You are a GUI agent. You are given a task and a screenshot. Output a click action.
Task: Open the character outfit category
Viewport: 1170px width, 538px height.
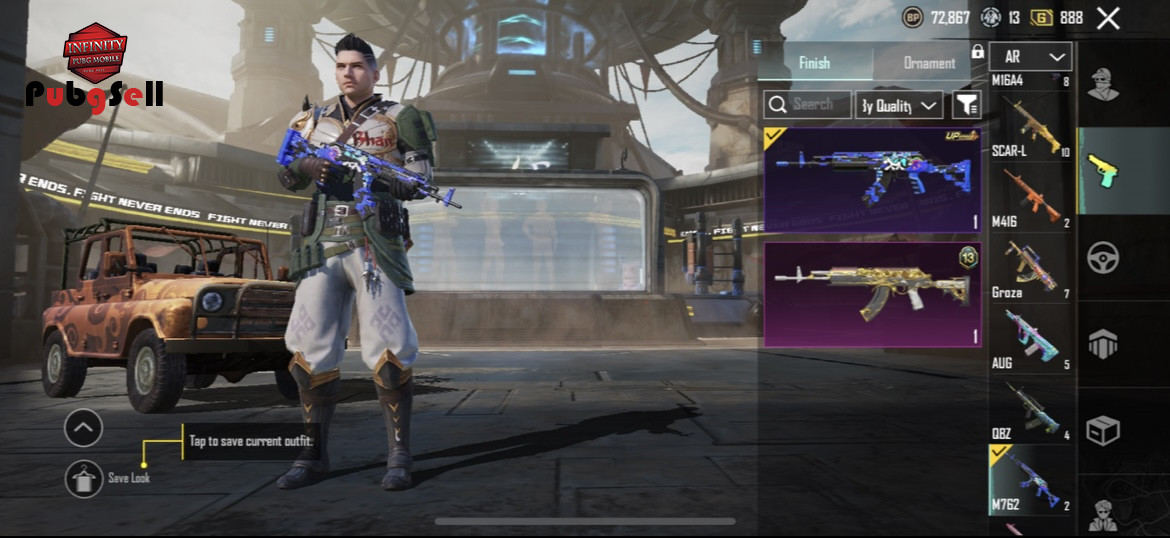[1103, 85]
